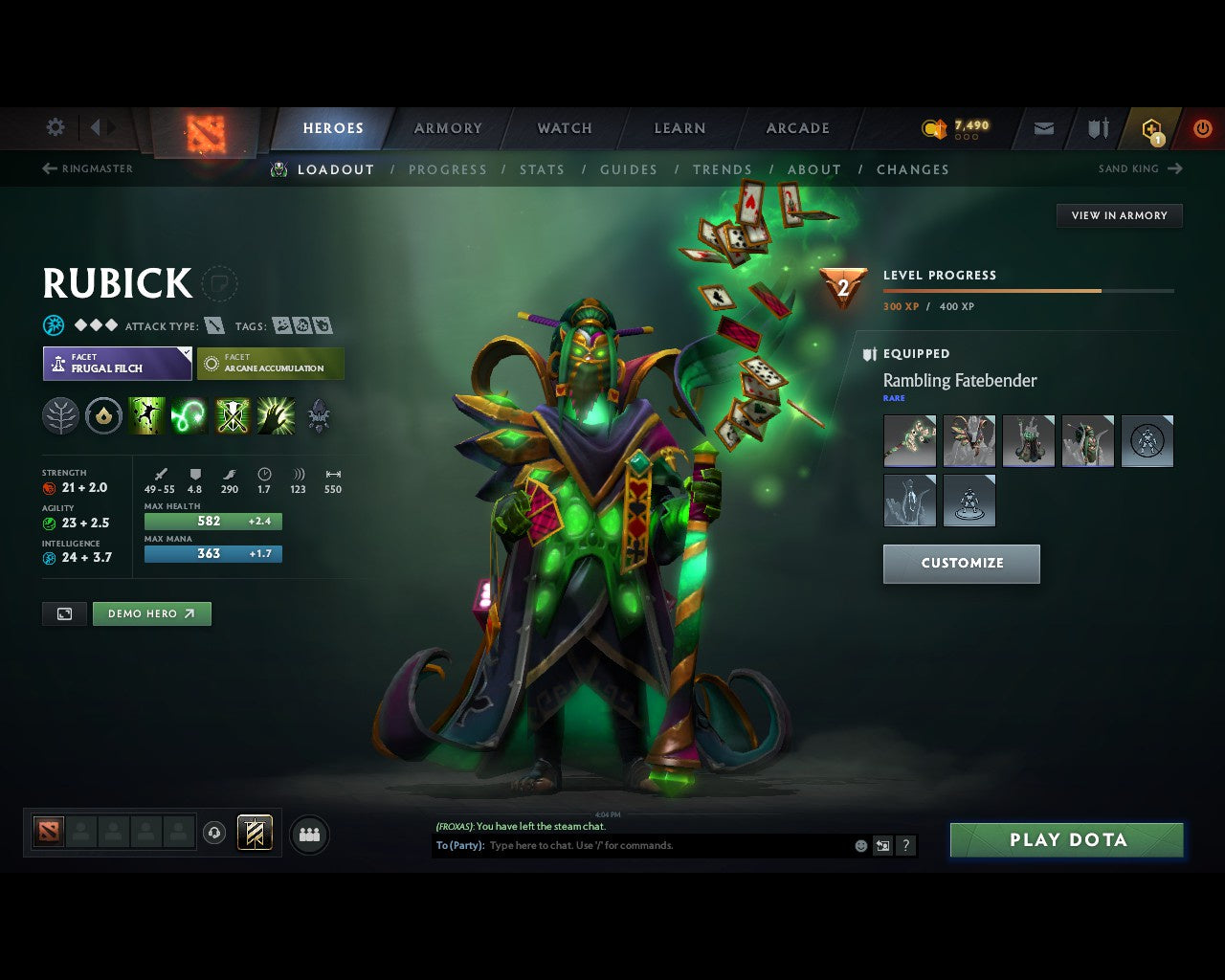Open the talent tree icon
1225x980 pixels.
pyautogui.click(x=60, y=414)
